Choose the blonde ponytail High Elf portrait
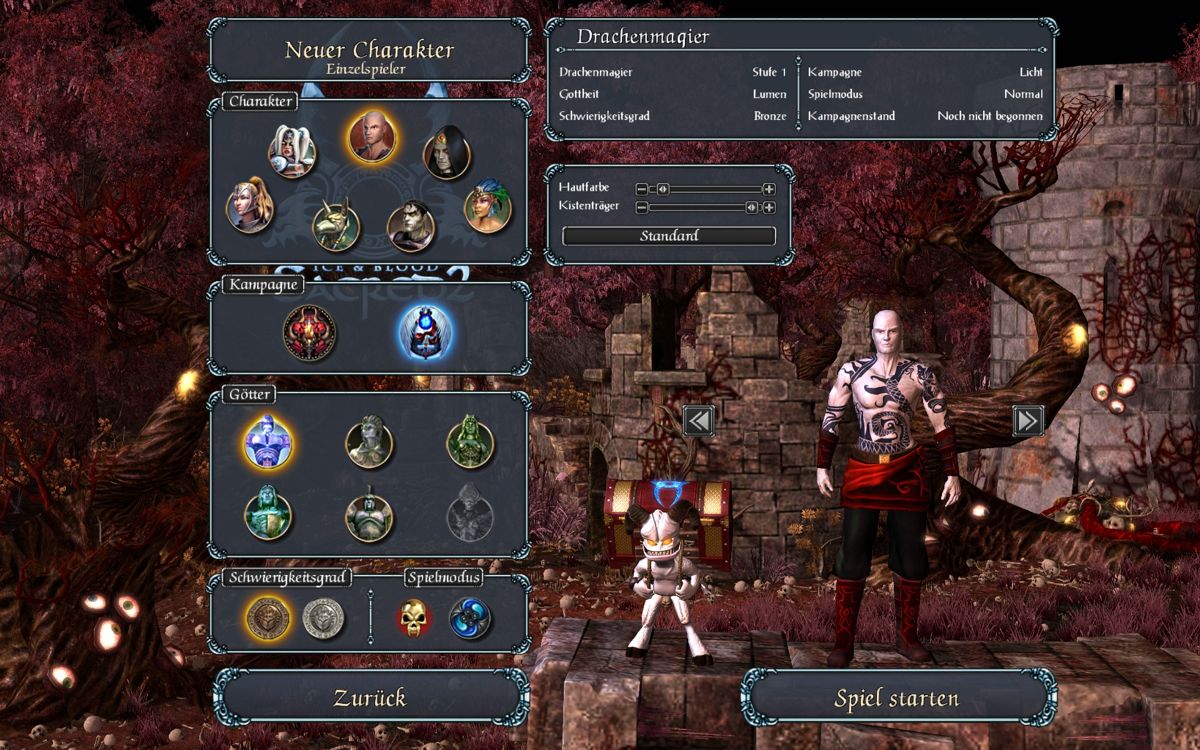 coord(250,206)
